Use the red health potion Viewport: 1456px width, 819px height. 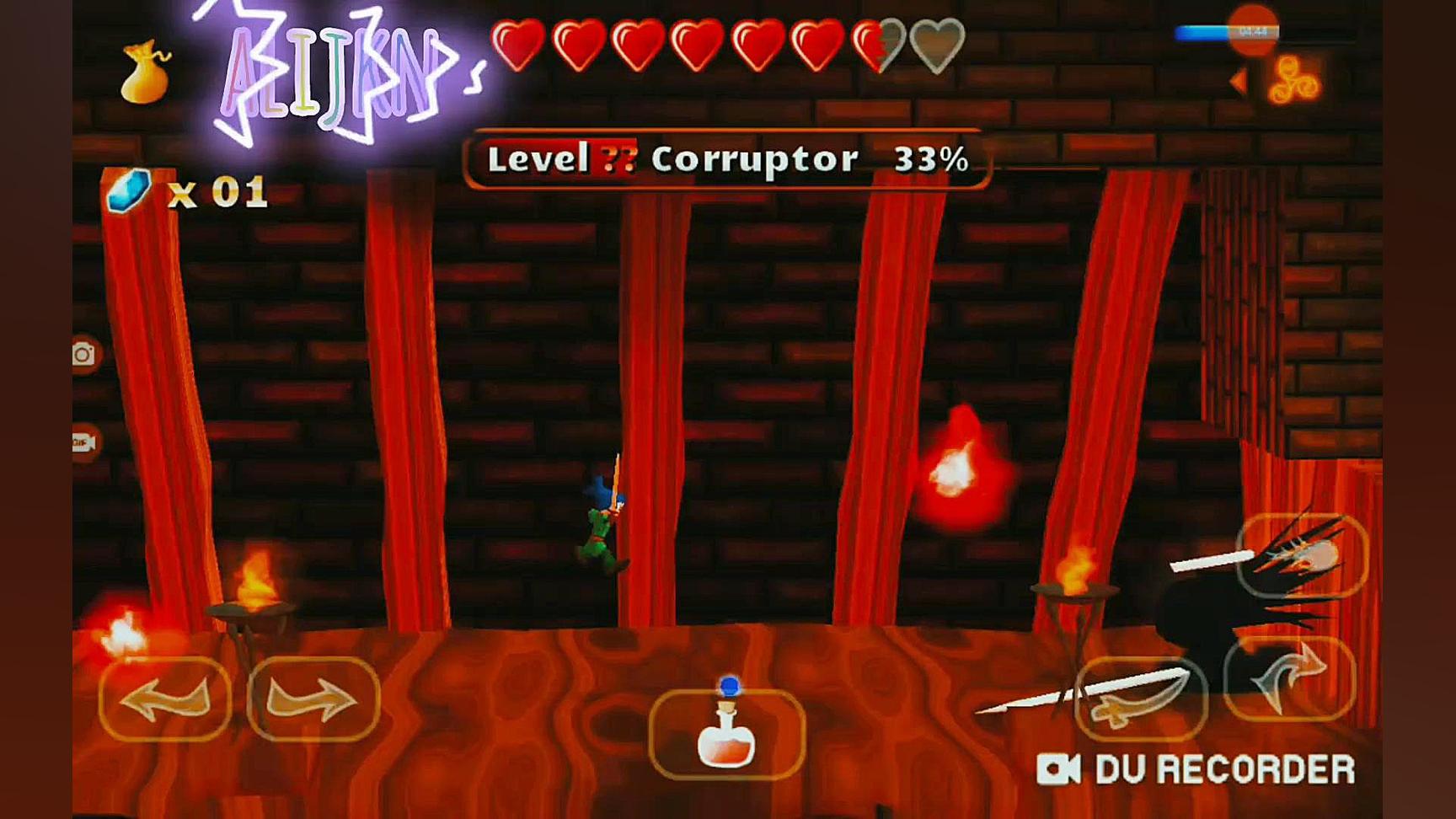[x=726, y=733]
